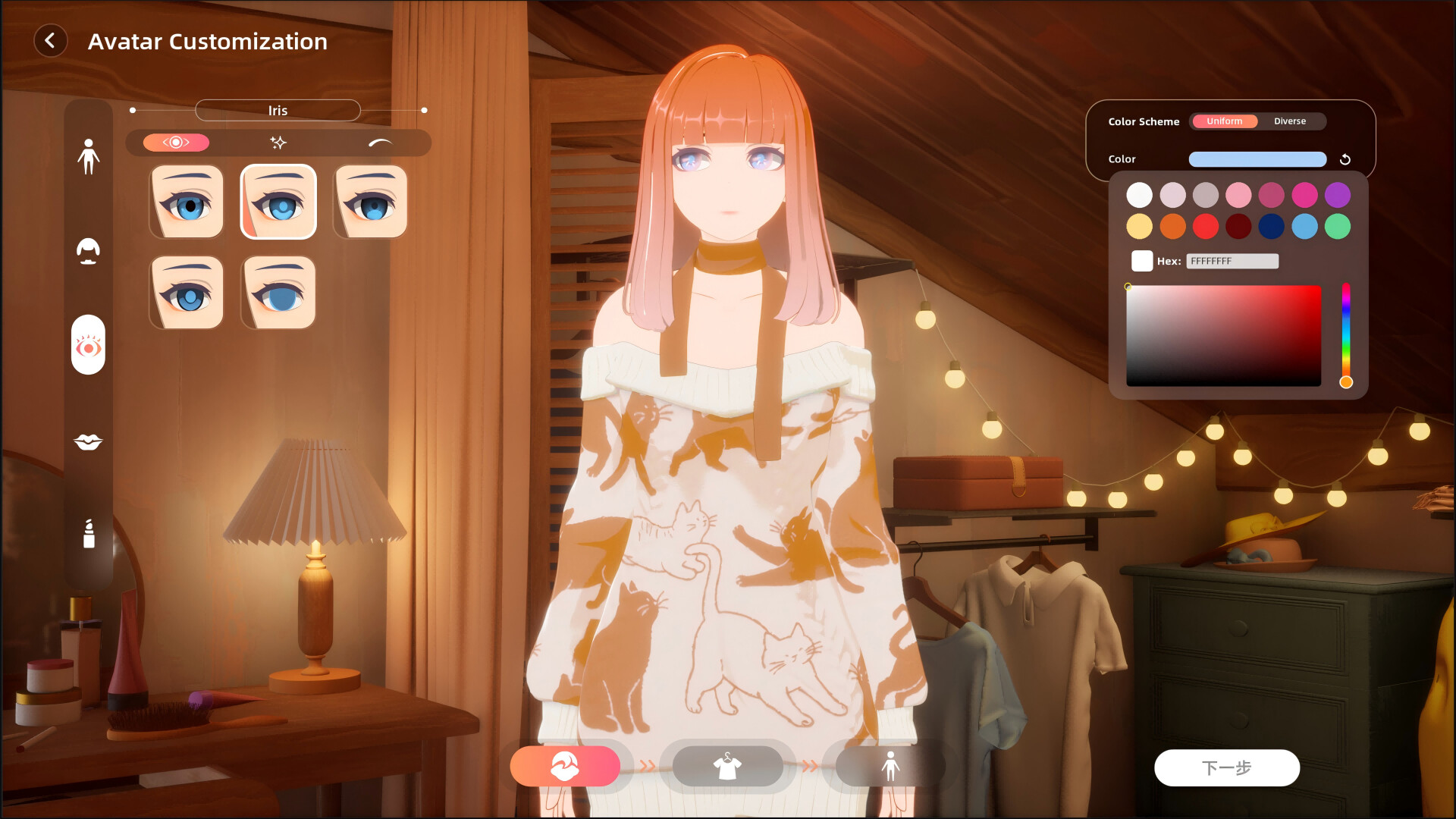Click the 下一步 next button
Screen dimensions: 1456x819
[1226, 767]
